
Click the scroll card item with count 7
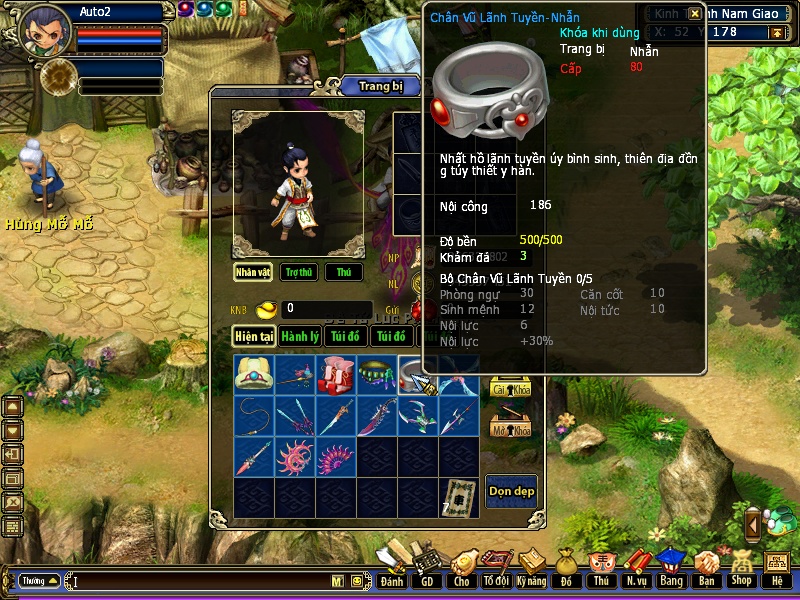pyautogui.click(x=458, y=497)
